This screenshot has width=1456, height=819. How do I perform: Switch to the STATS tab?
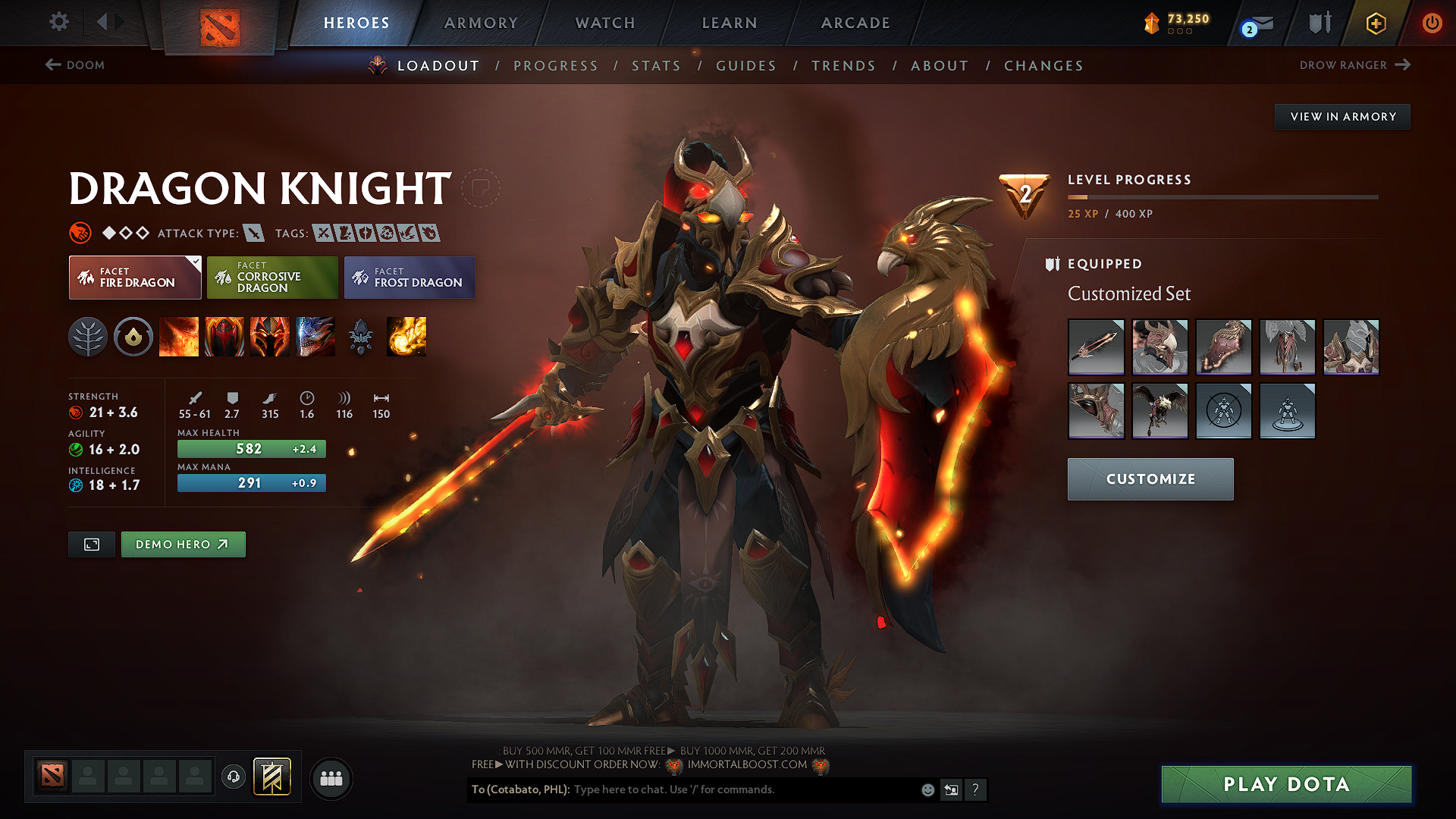coord(656,66)
